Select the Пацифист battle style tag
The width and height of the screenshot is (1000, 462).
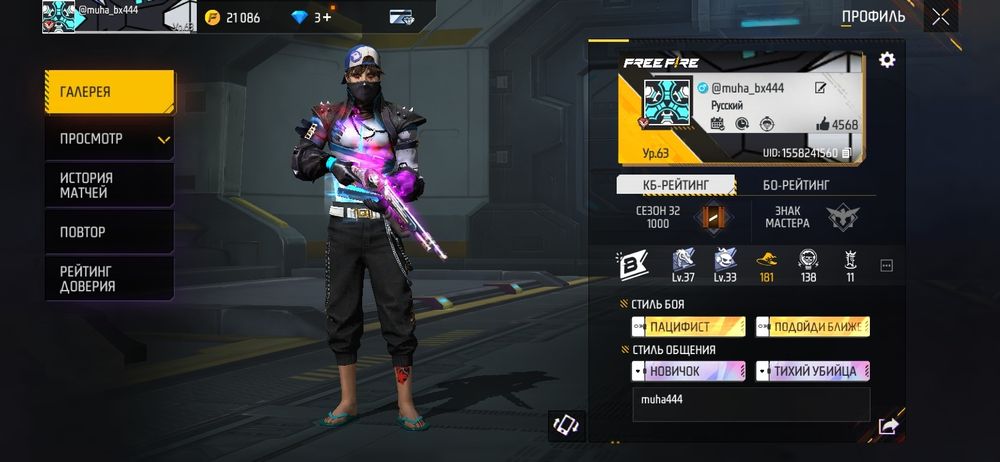(688, 327)
